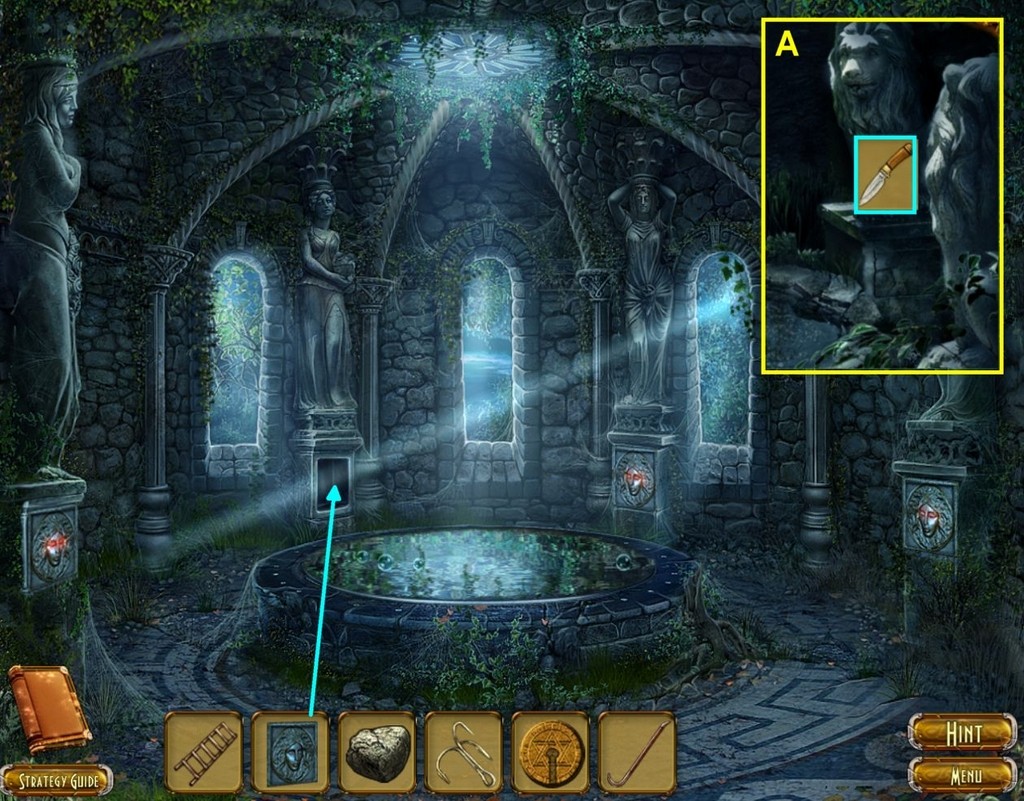
Task: Select the golden star medallion
Action: [x=550, y=752]
